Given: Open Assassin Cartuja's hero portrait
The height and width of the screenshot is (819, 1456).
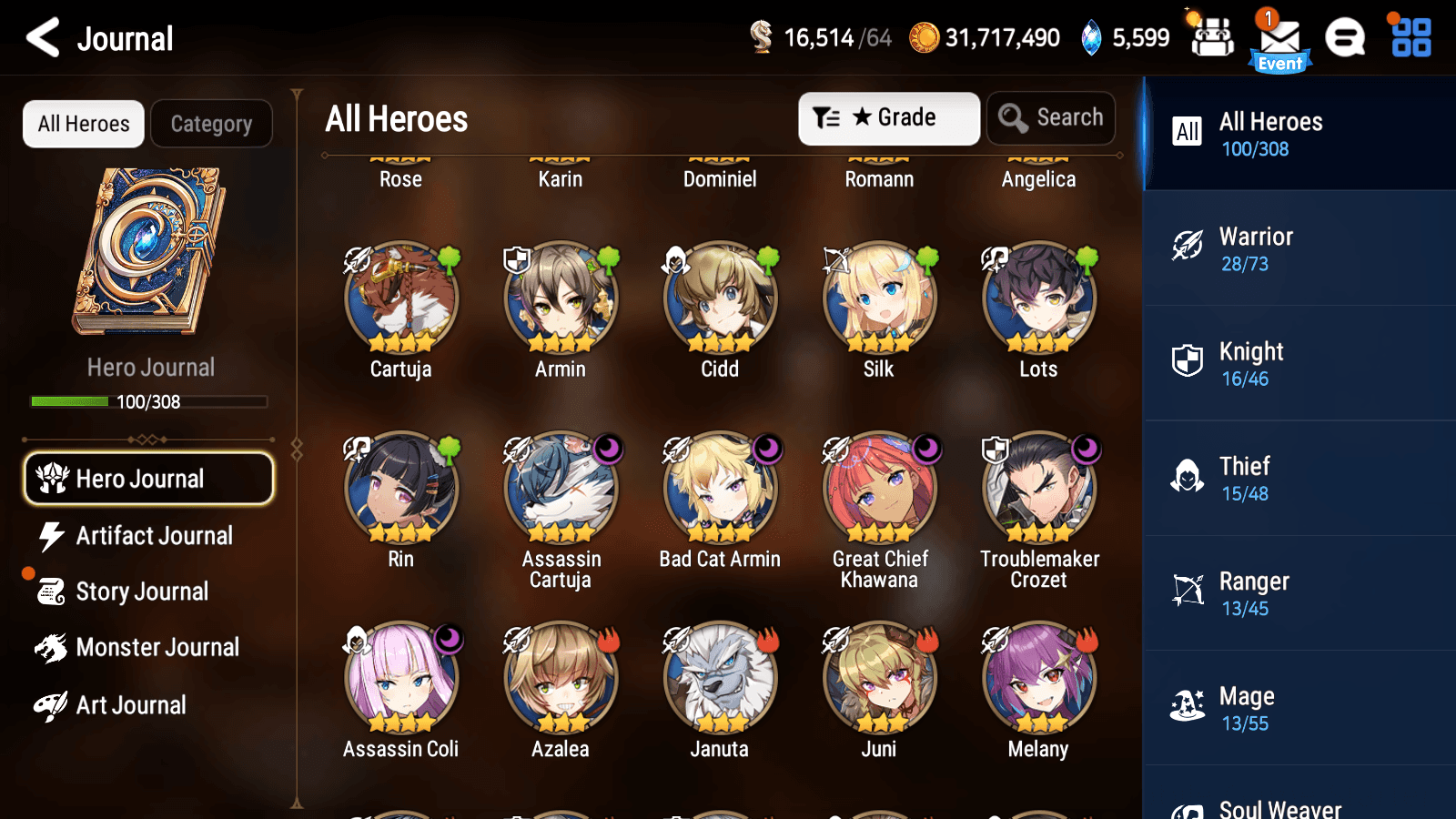Looking at the screenshot, I should (x=560, y=487).
